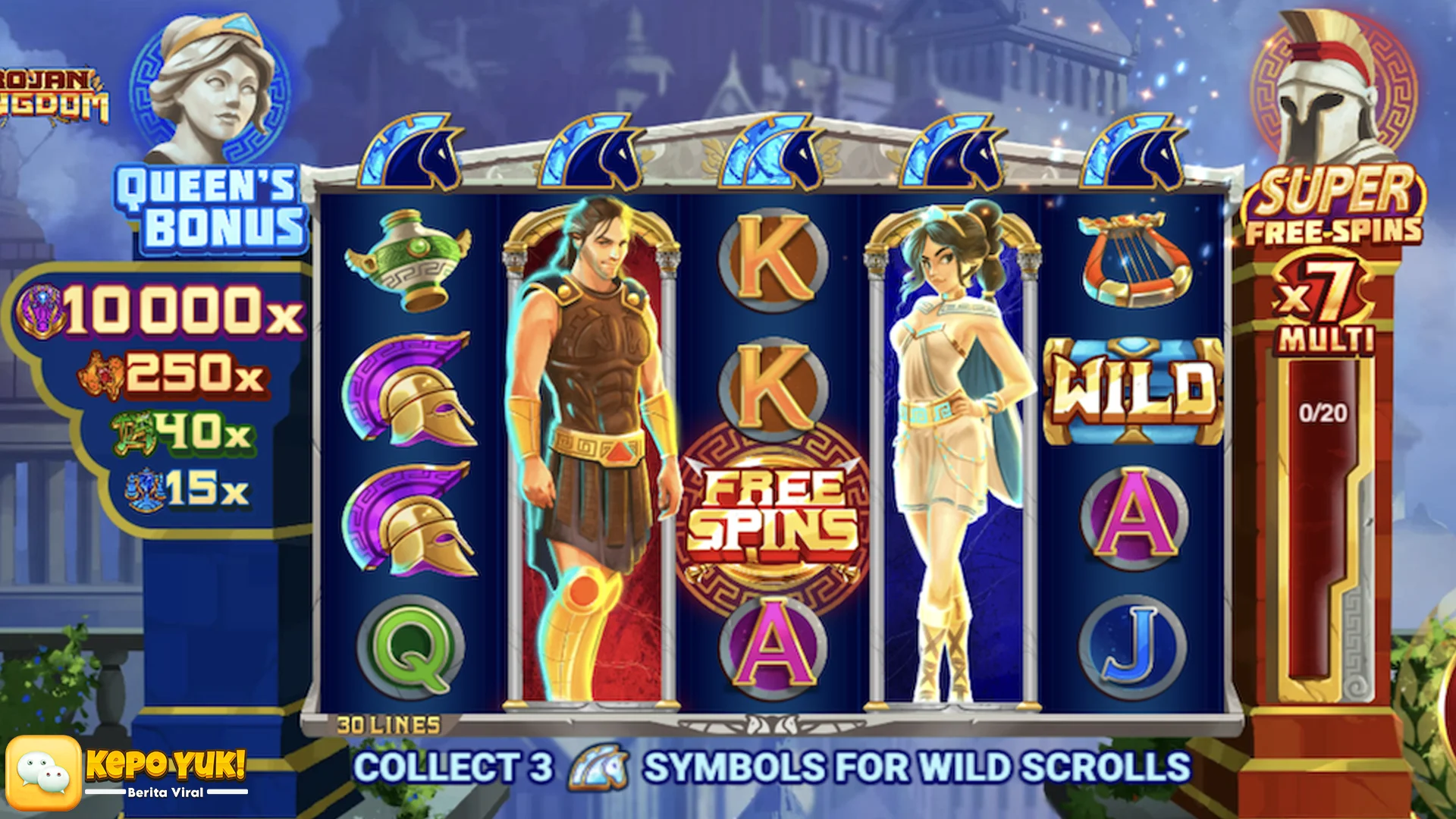
Task: Select the blue J card symbol
Action: pyautogui.click(x=1132, y=647)
